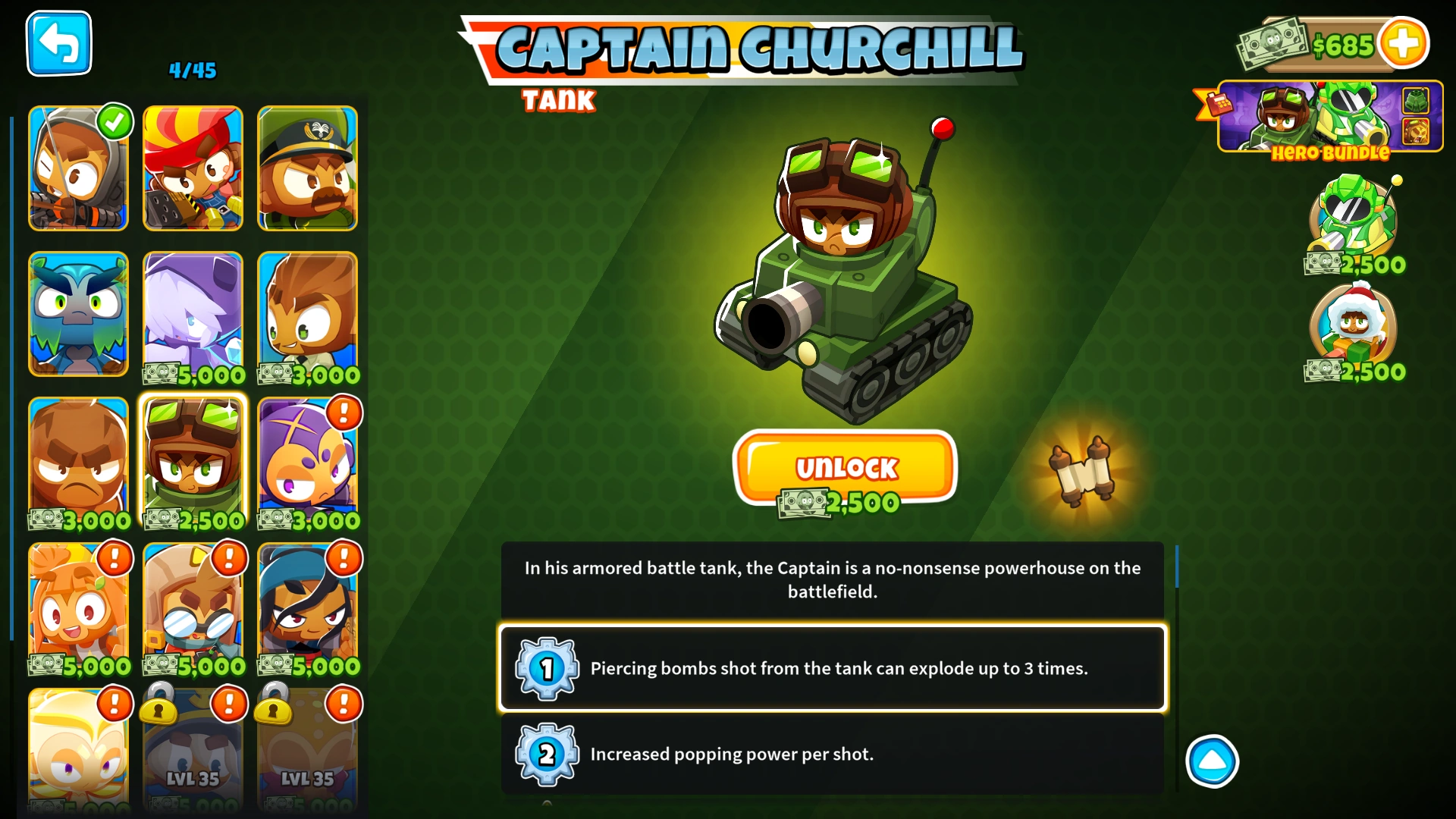Viewport: 1456px width, 819px height.
Task: Select Pat Fusty's hero icon
Action: coord(78,463)
